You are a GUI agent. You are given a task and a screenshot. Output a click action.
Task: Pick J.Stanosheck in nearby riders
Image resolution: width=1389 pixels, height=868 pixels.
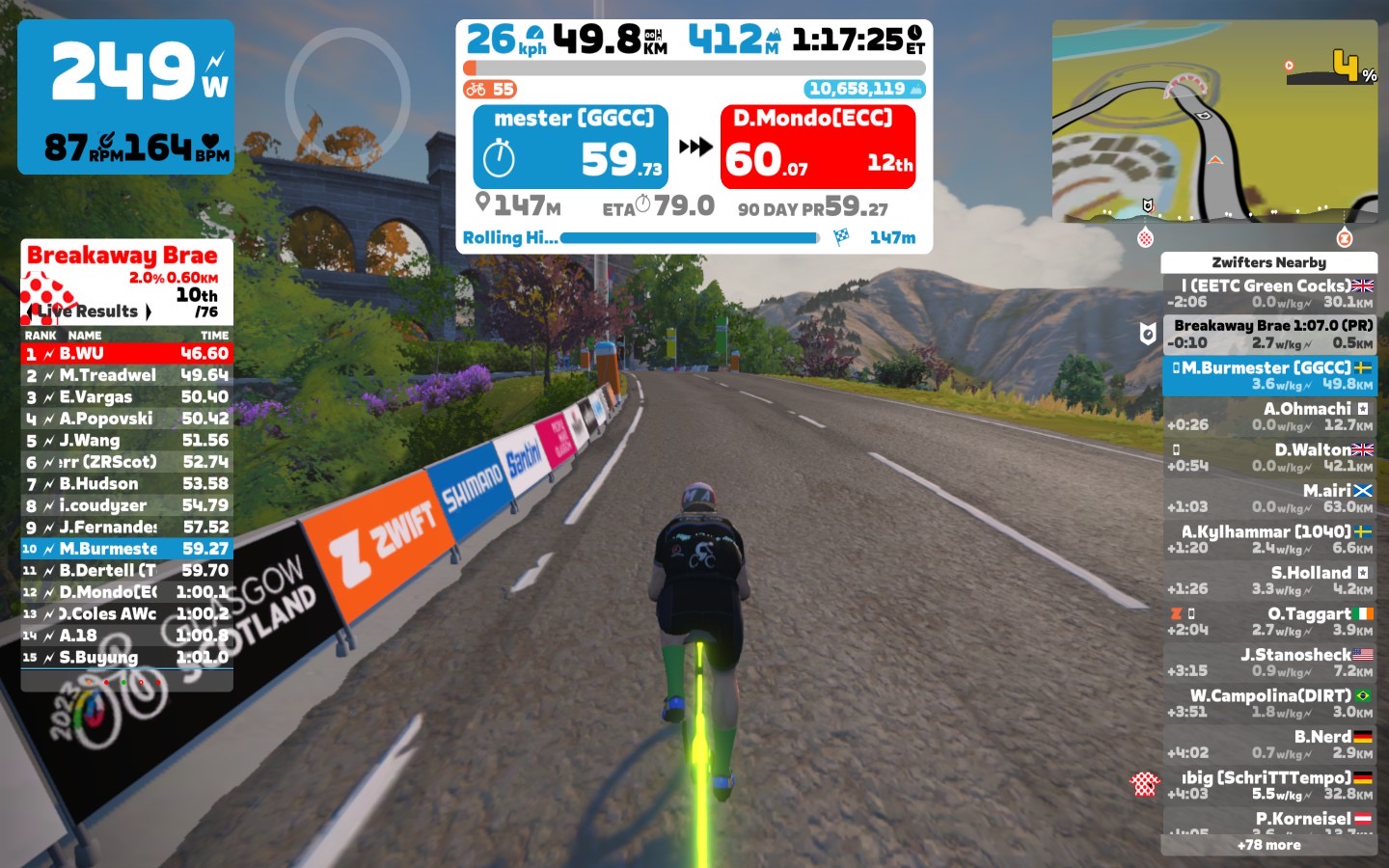click(x=1268, y=663)
